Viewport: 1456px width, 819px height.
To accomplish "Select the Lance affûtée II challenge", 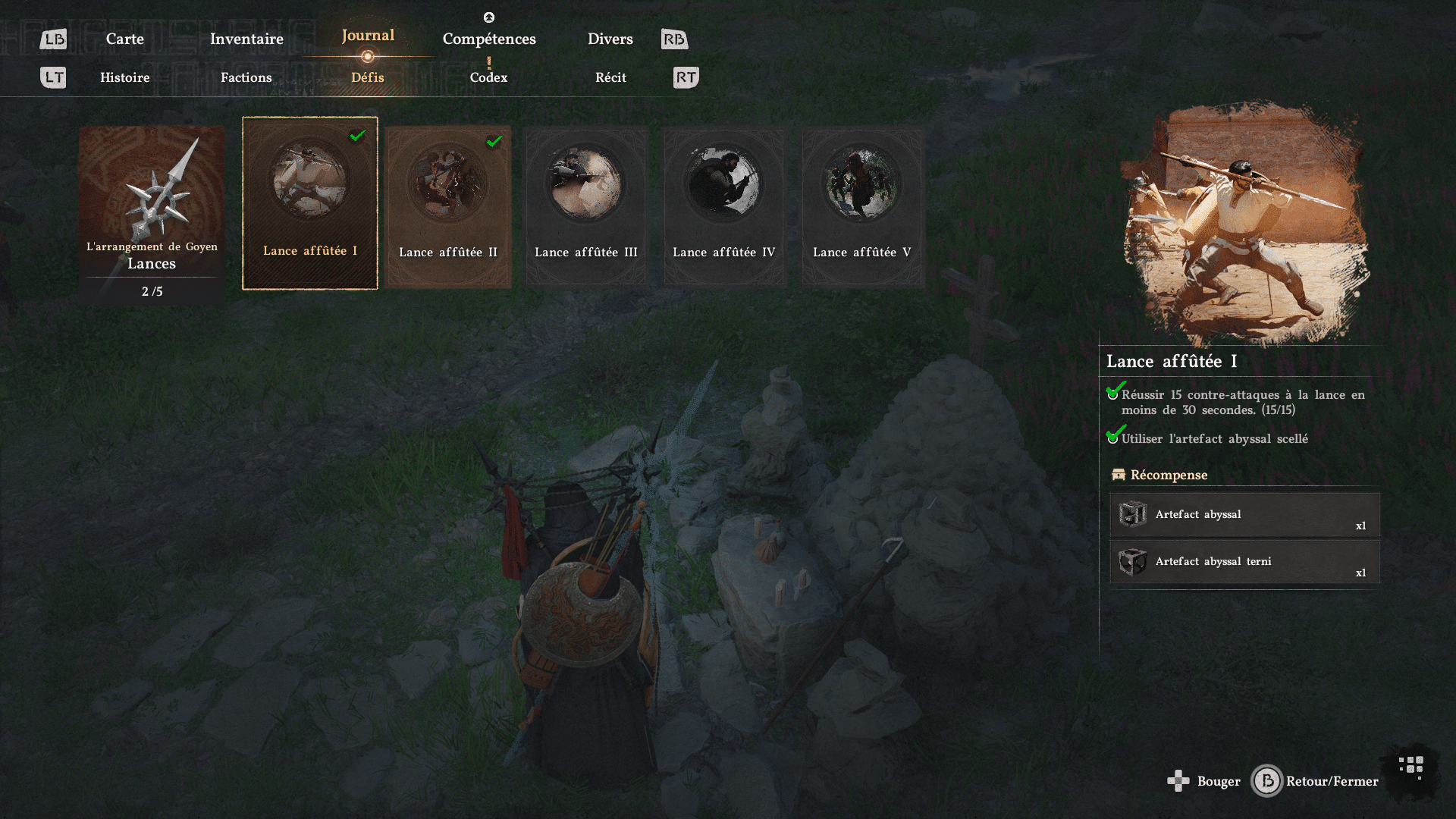I will coord(448,206).
